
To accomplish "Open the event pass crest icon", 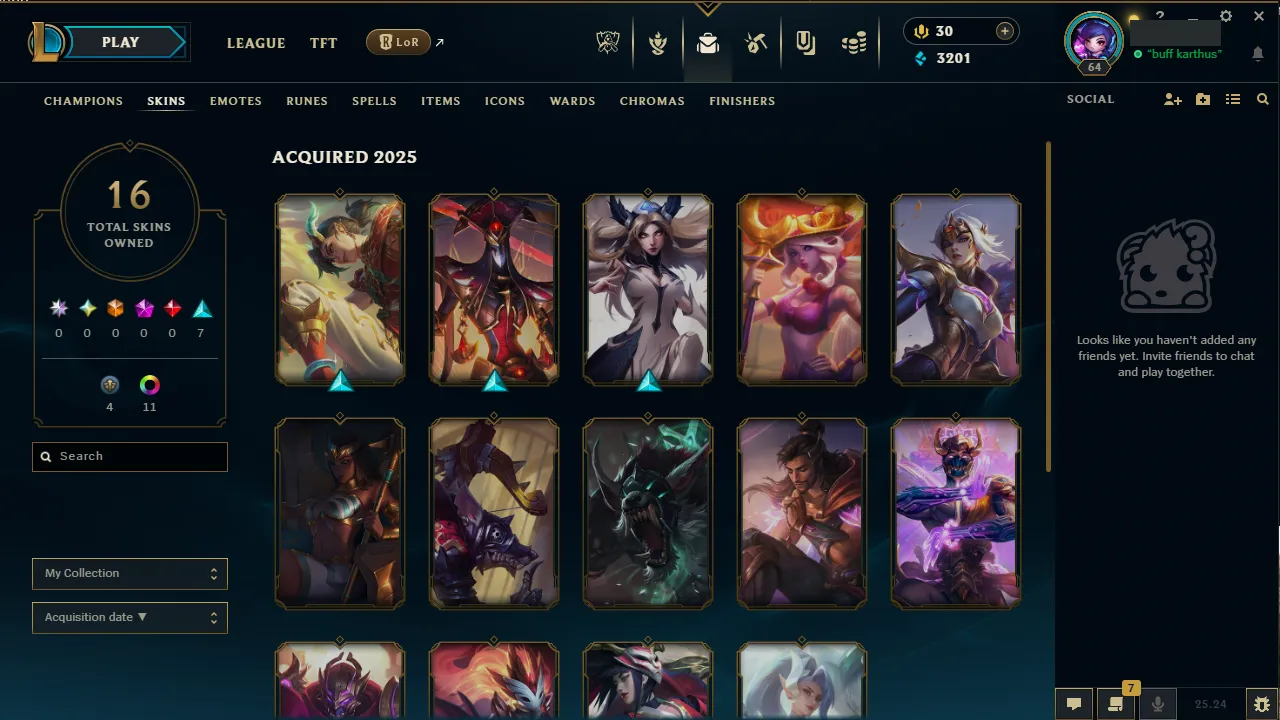I will pos(658,42).
